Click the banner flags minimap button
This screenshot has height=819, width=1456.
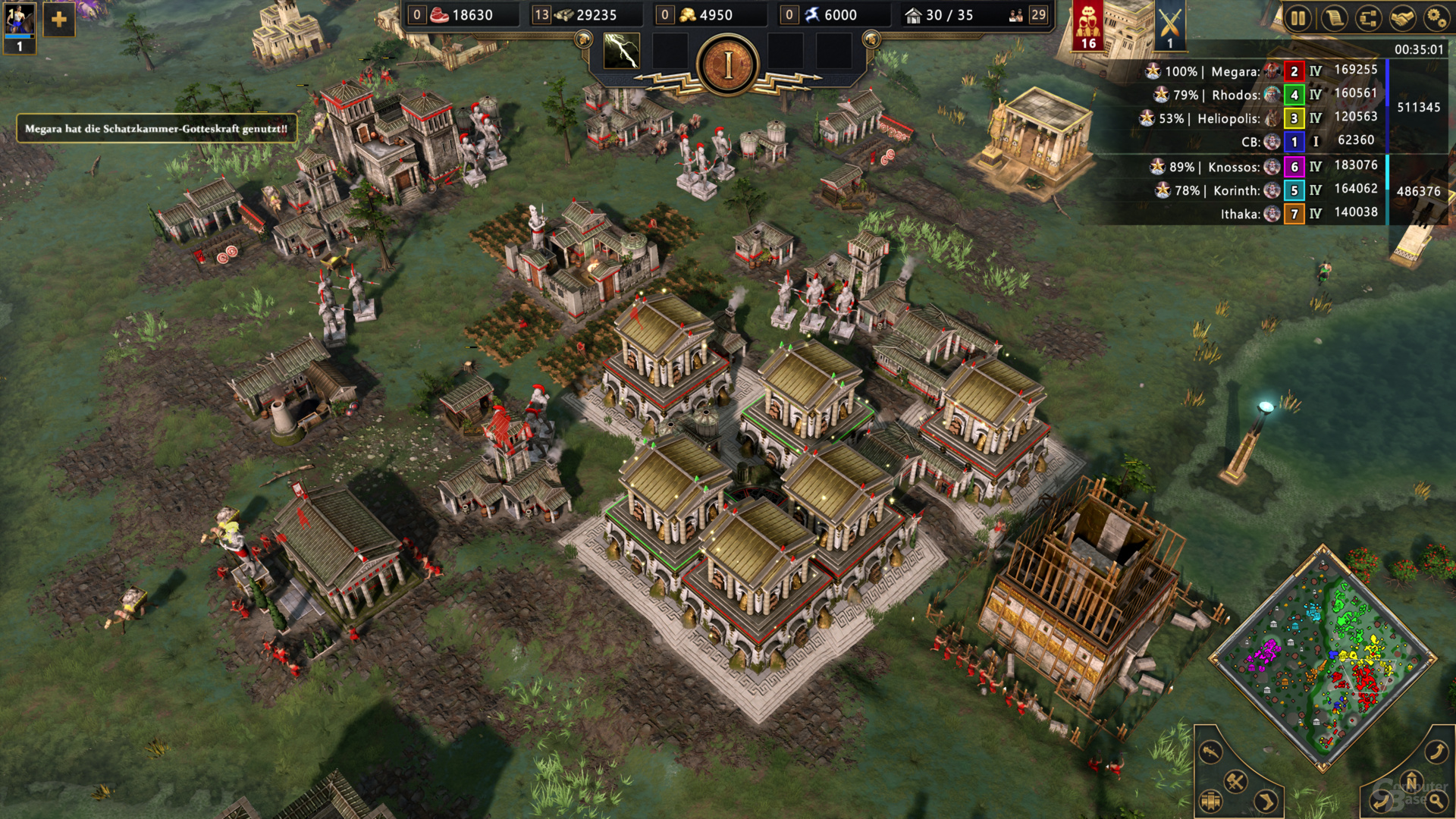coord(1210,800)
